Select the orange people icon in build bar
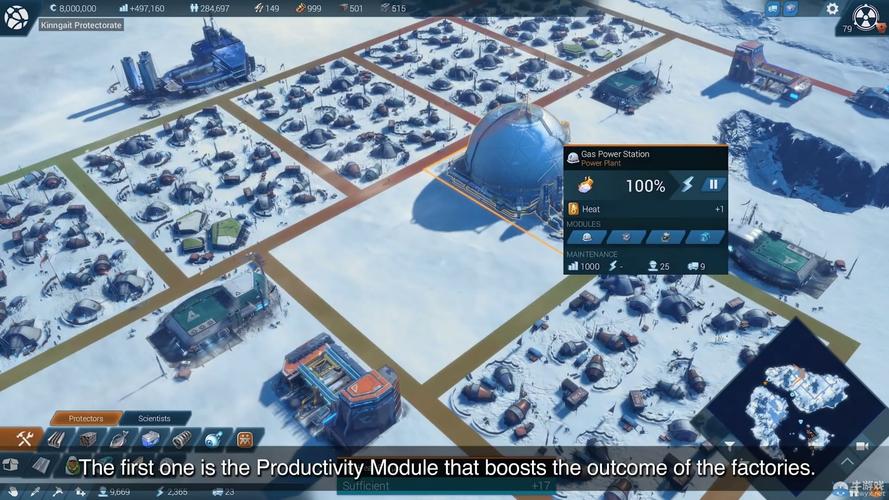 click(244, 439)
